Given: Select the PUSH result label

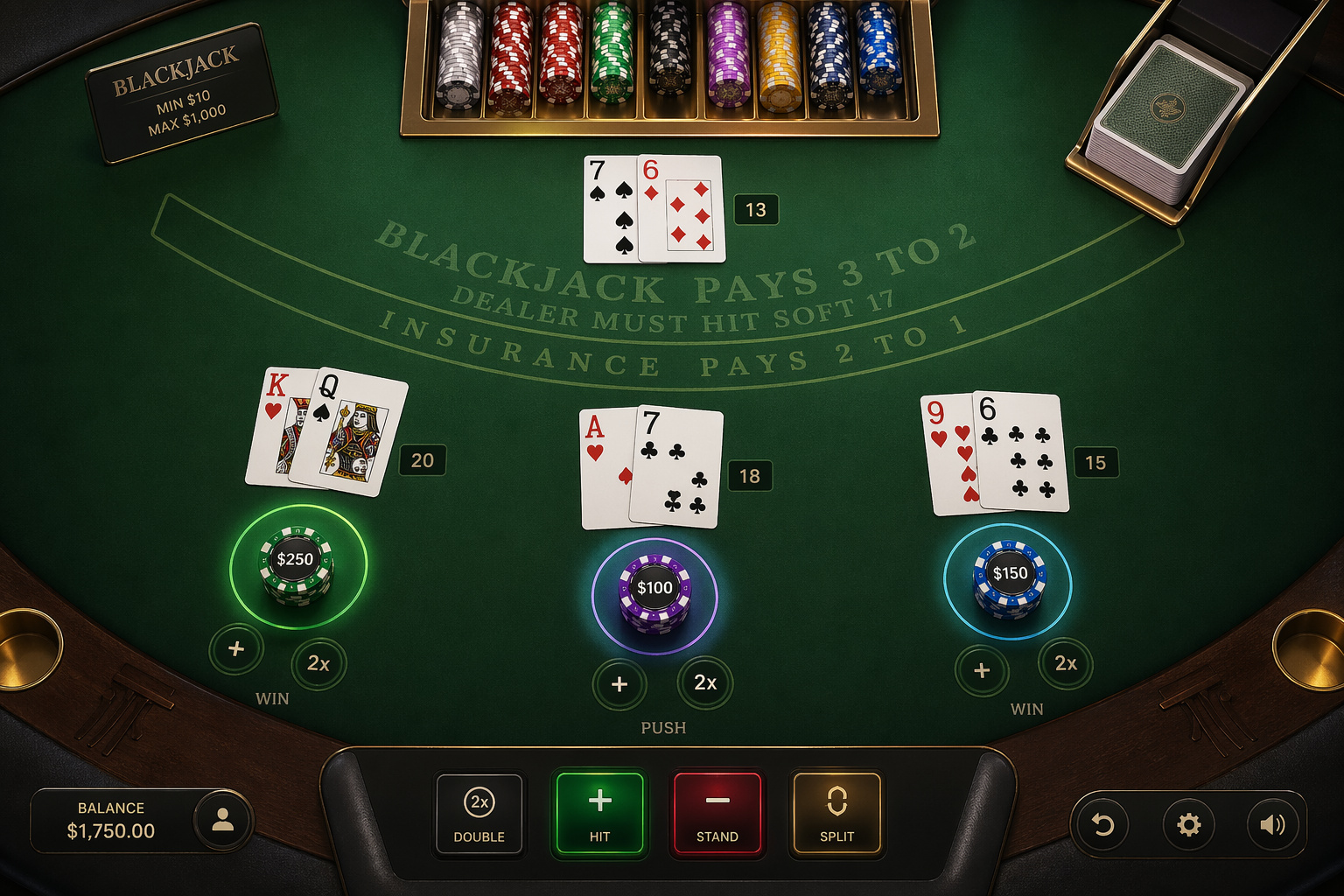Looking at the screenshot, I should (x=662, y=727).
